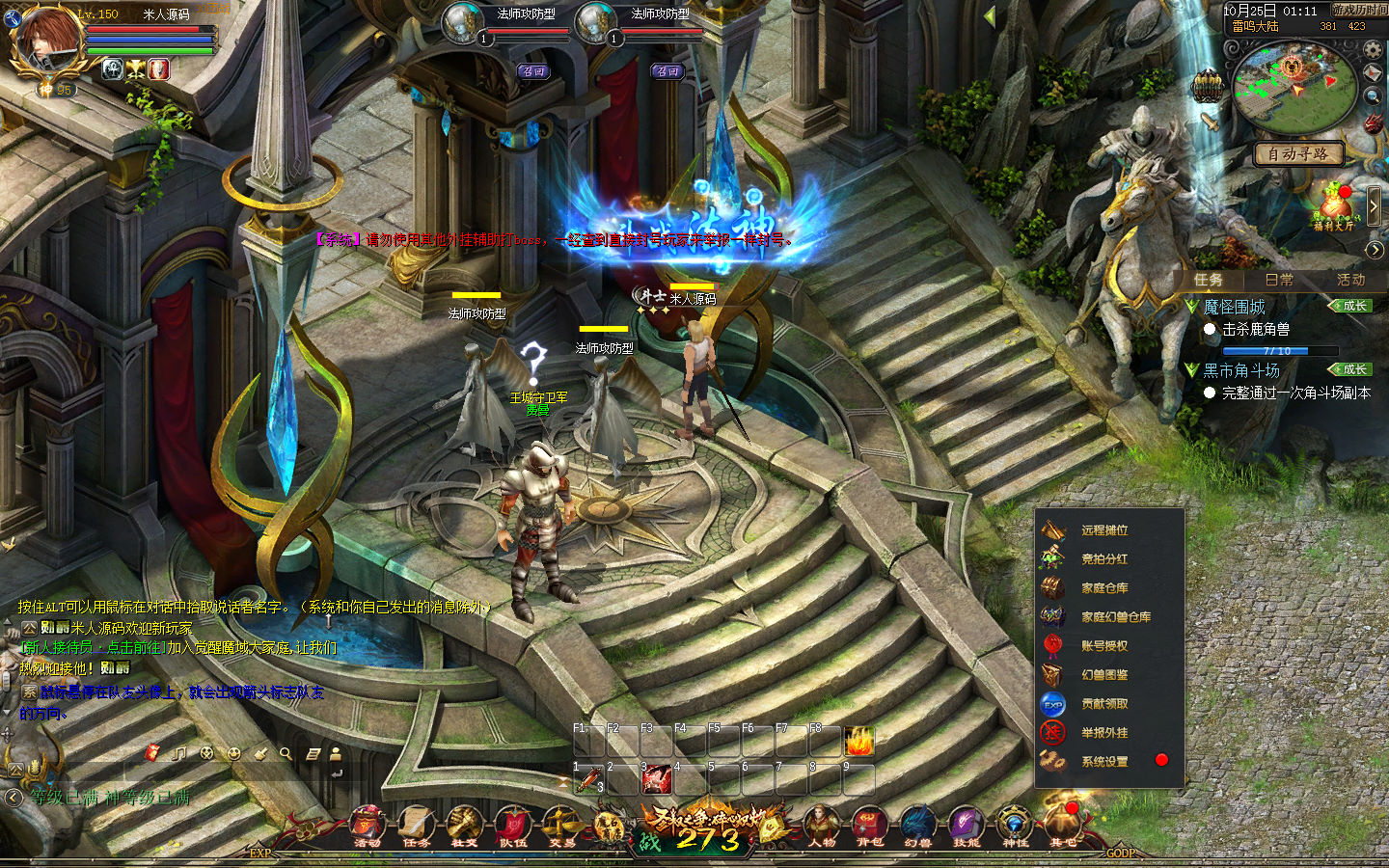Image resolution: width=1389 pixels, height=868 pixels.
Task: Select 举报外挂 from the menu
Action: [x=1104, y=733]
